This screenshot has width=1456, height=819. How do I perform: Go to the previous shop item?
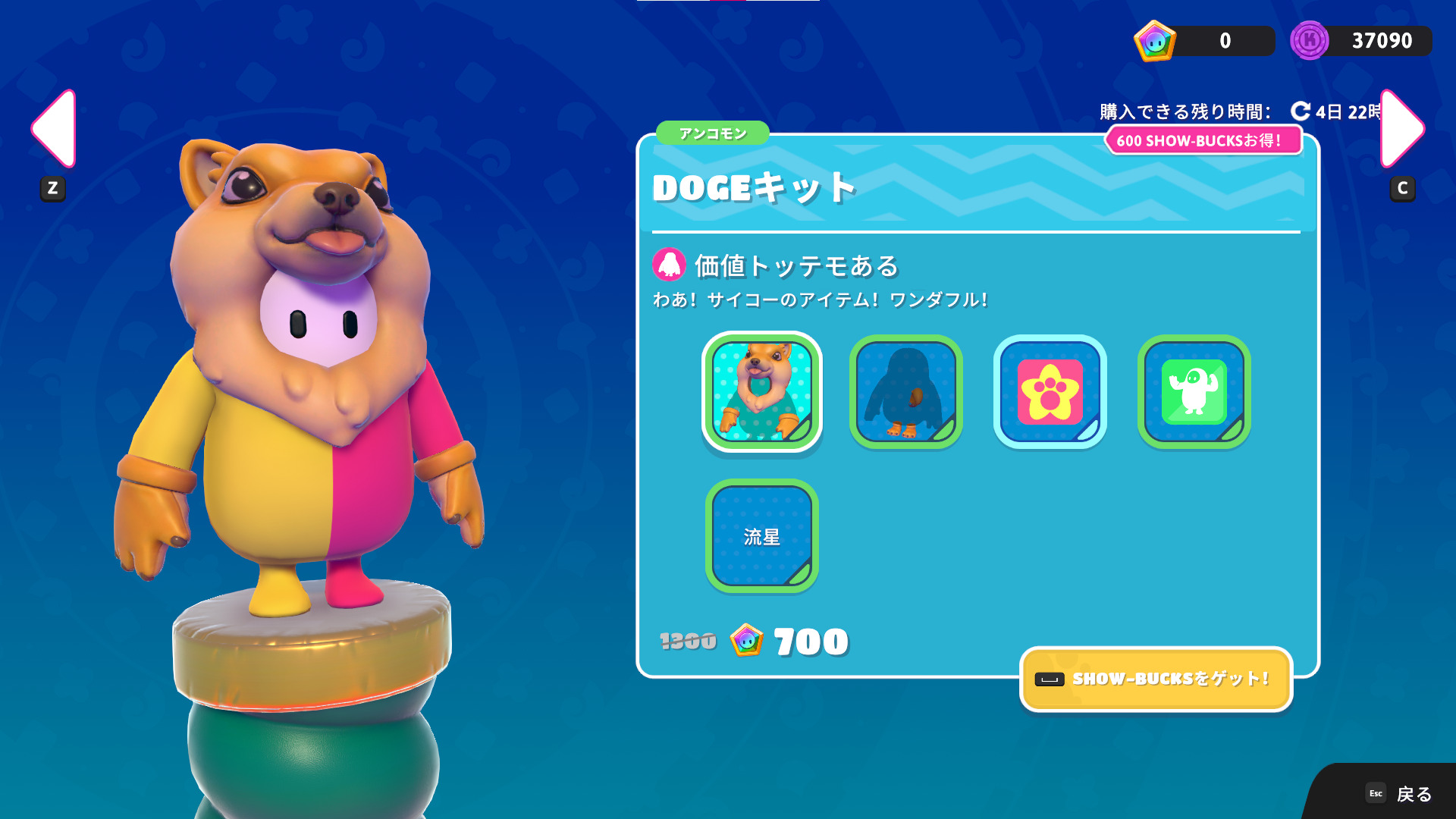pos(52,129)
